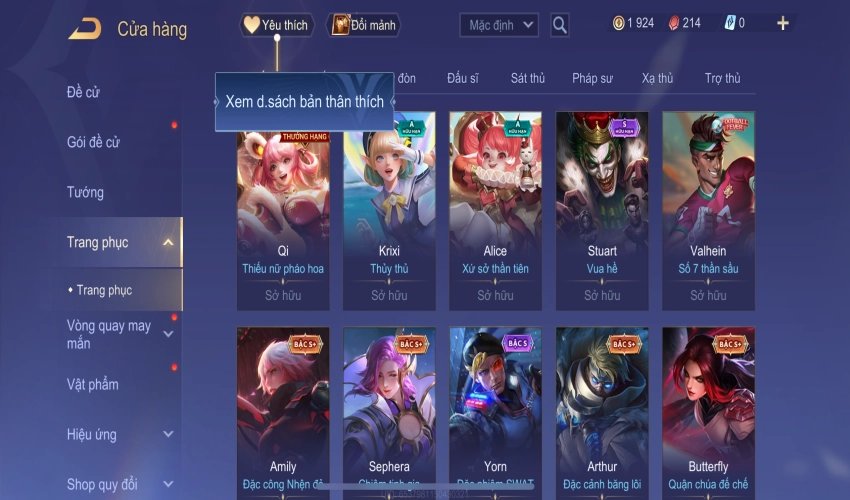Screen dimensions: 850x500
Task: Expand Vòng quay may mắn
Action: click(x=168, y=334)
